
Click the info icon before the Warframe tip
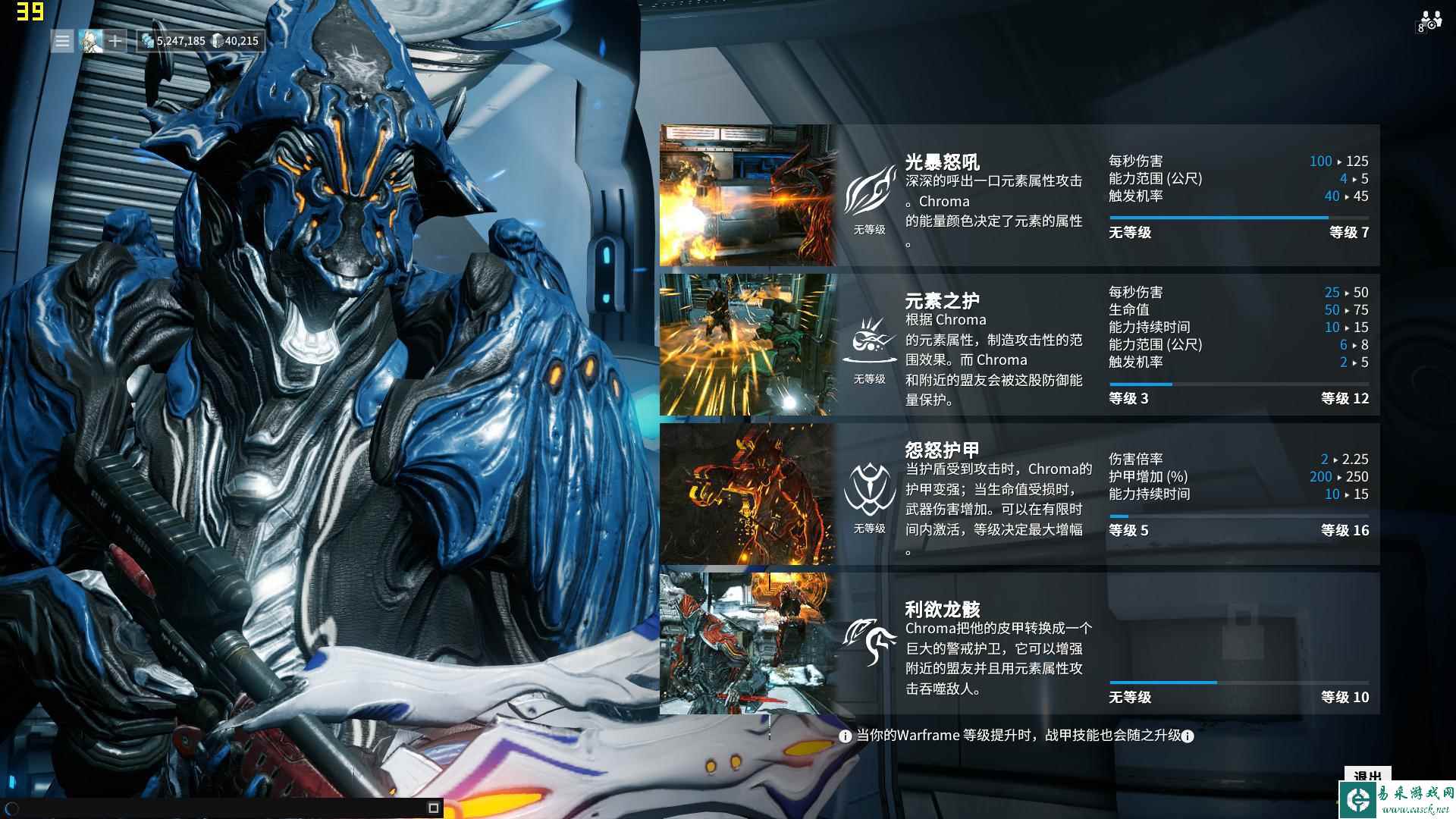[844, 735]
